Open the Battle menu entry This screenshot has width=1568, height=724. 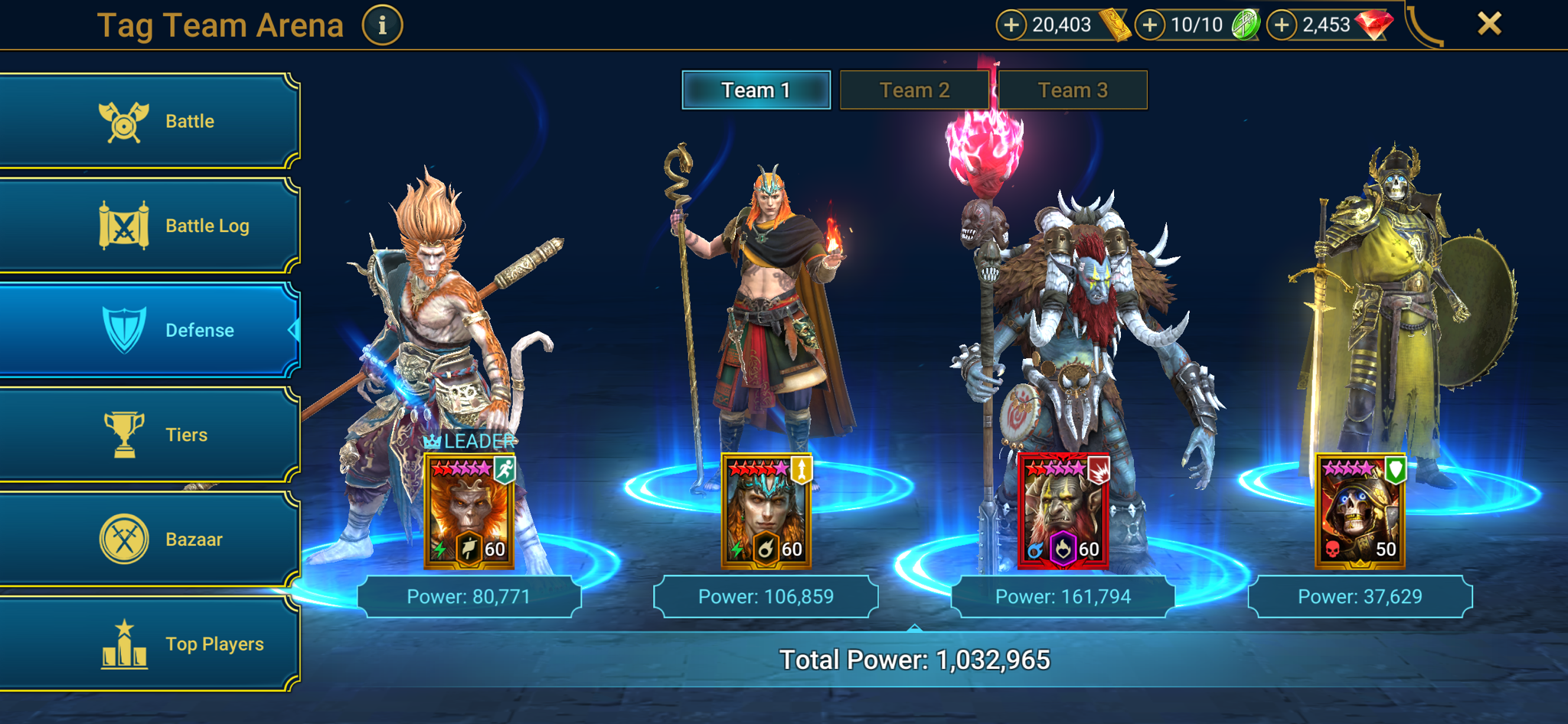(x=149, y=121)
